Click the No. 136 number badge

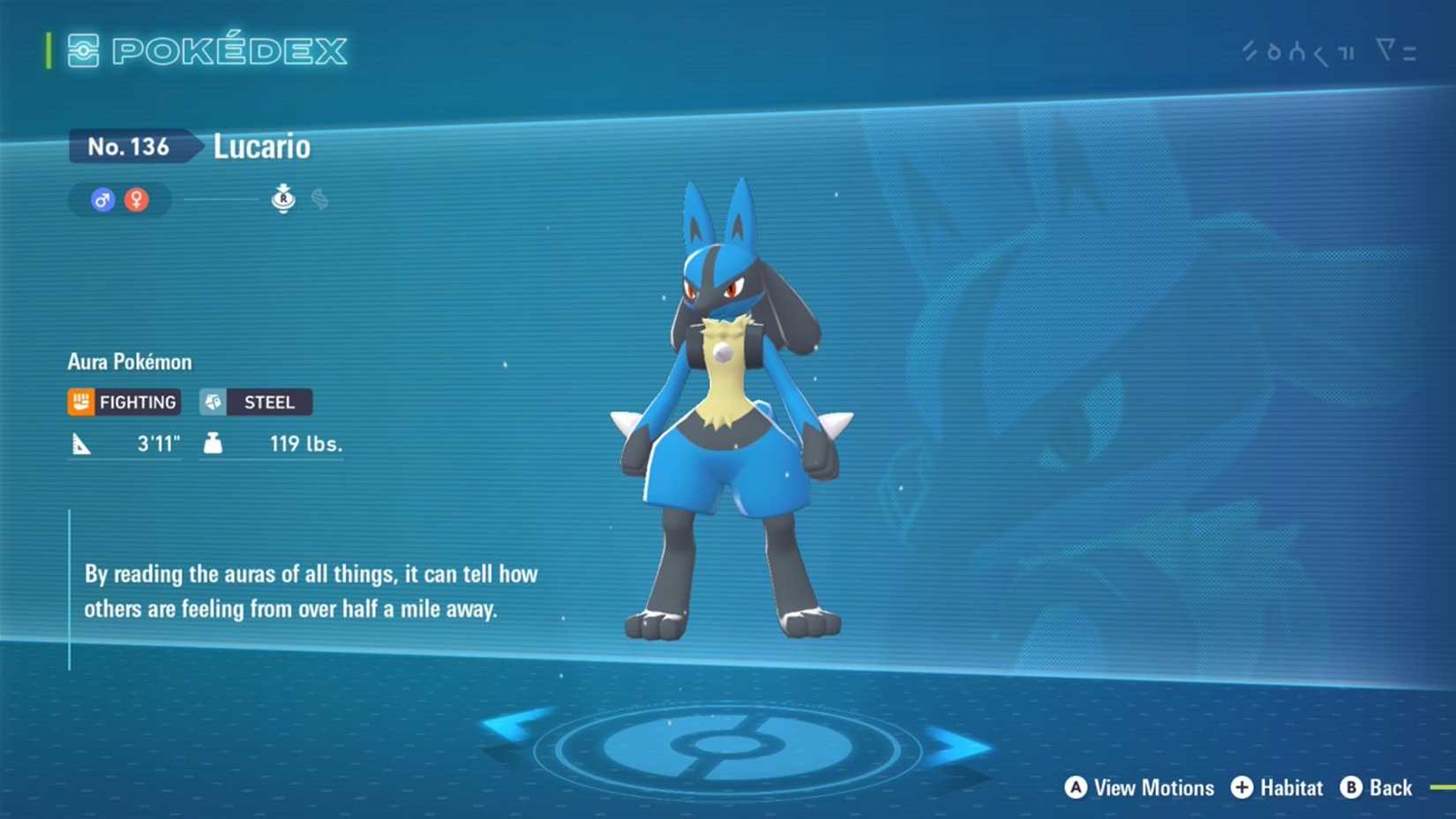(129, 147)
